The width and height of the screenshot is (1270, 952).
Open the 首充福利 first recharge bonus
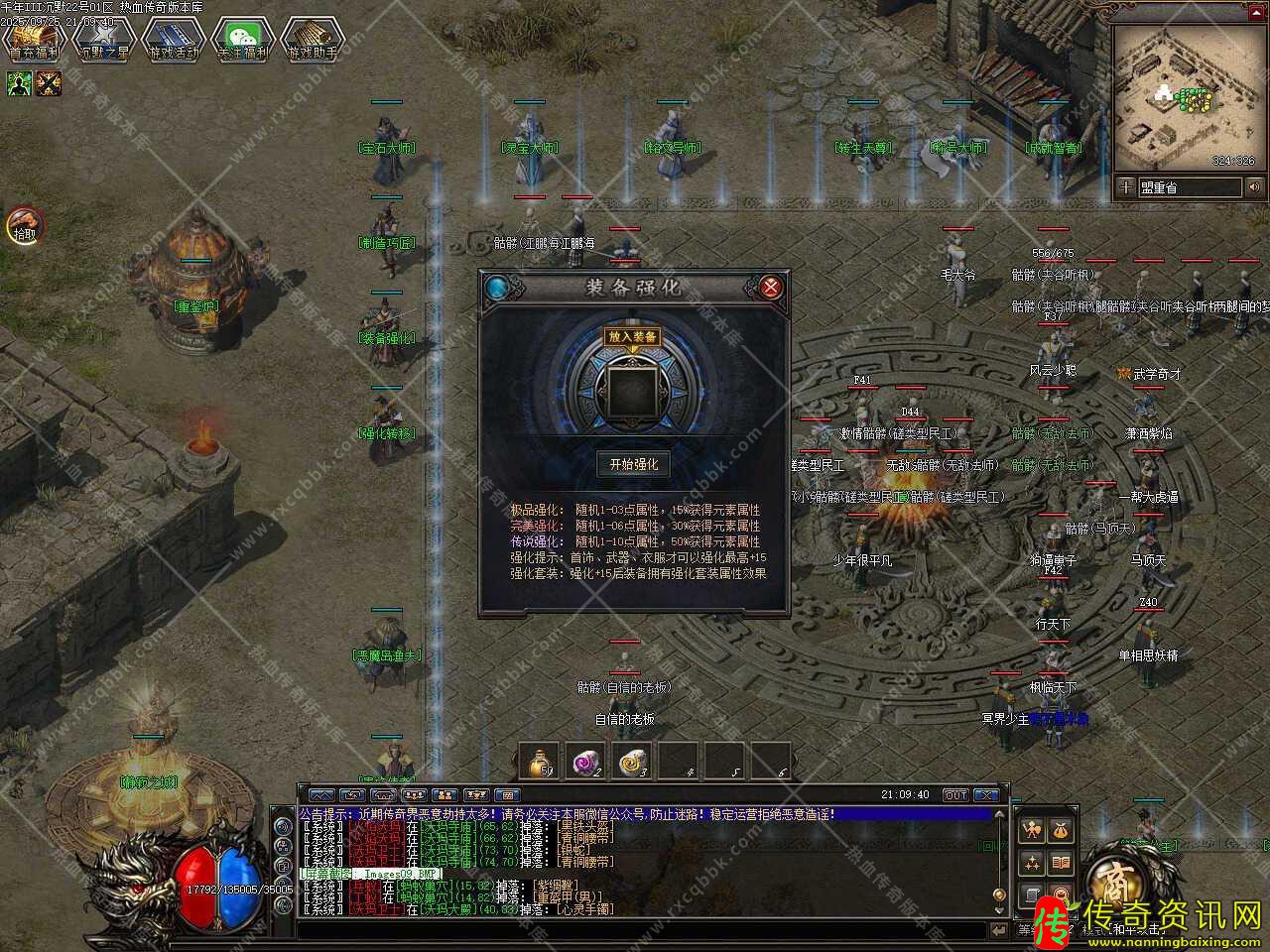point(35,40)
